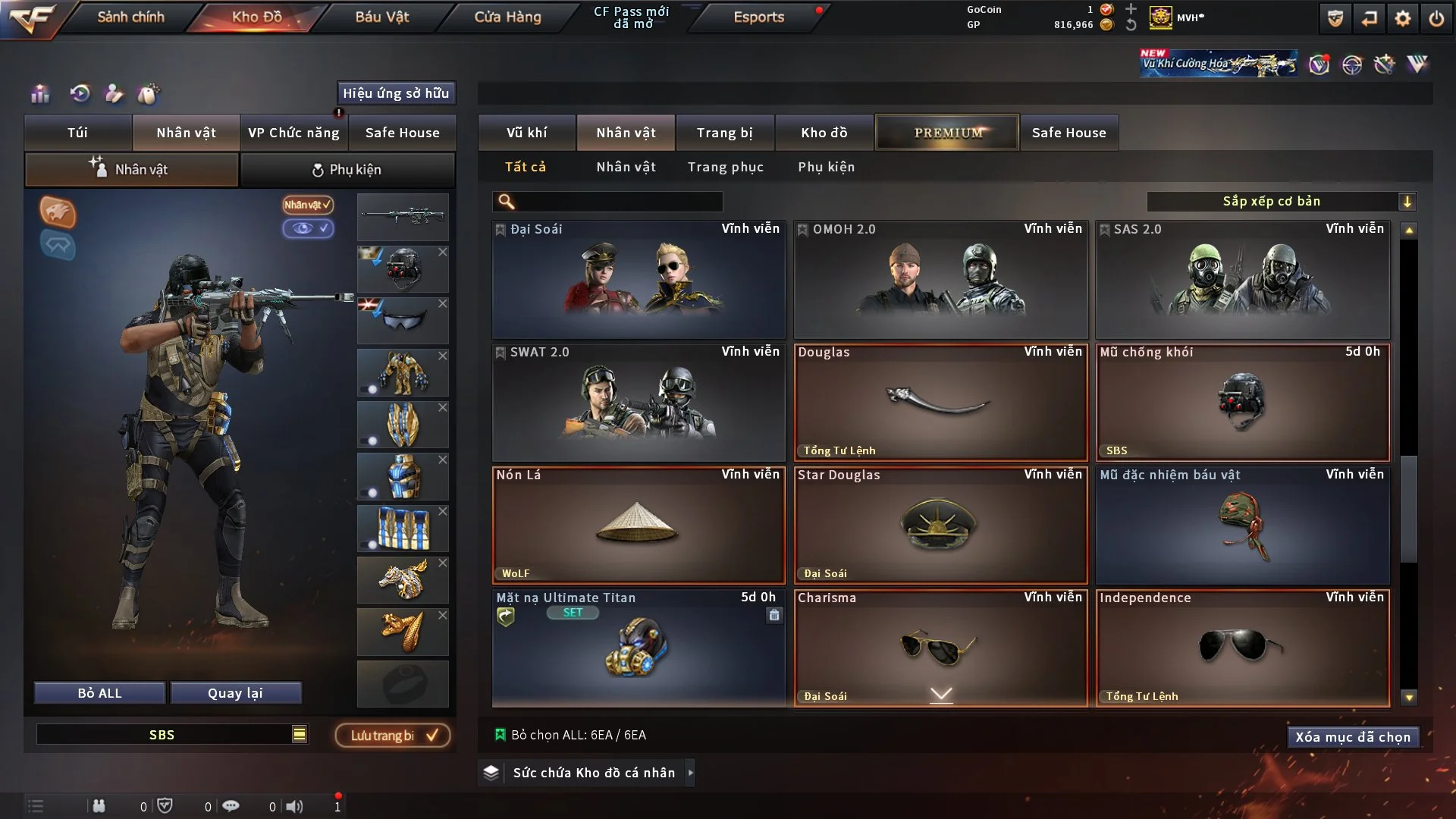Screen dimensions: 1456x819
Task: Open game settings gear icon
Action: click(1402, 18)
